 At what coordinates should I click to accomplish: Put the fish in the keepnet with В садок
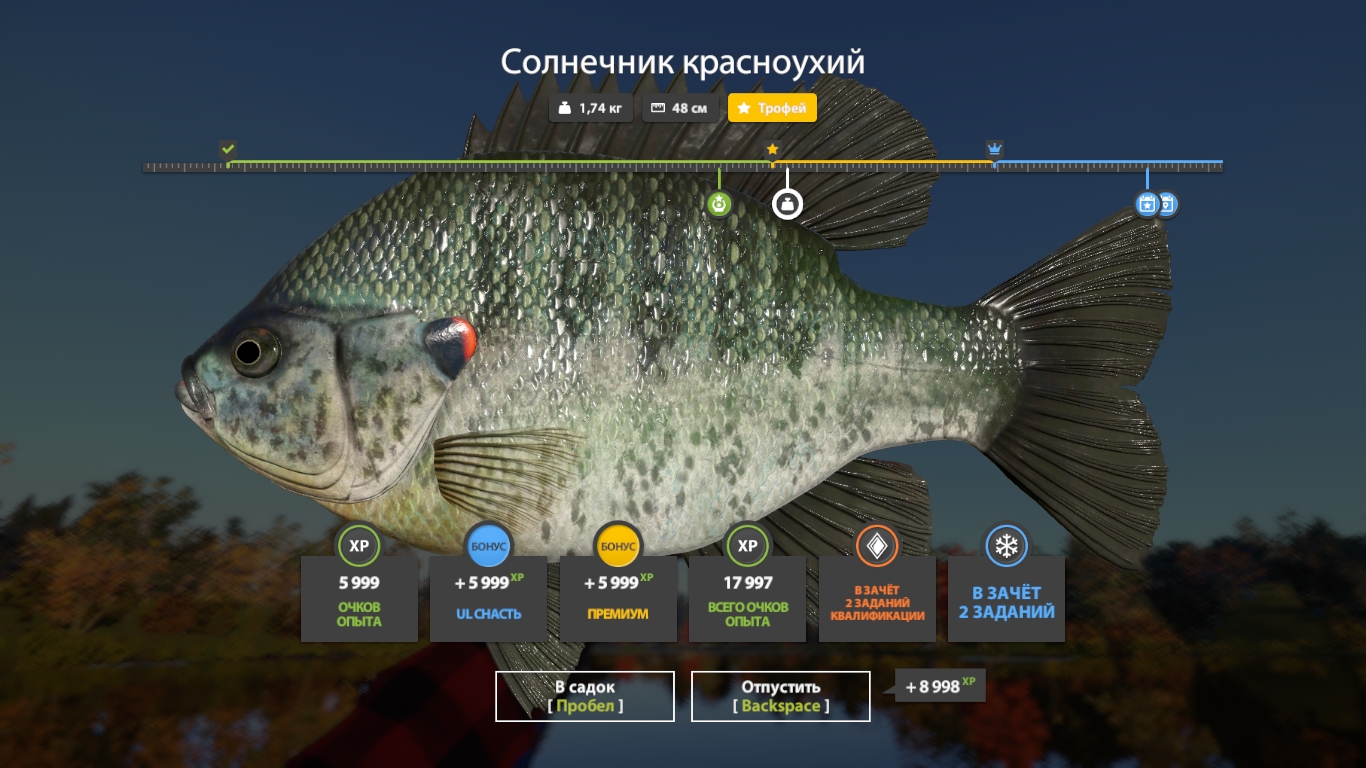pos(585,696)
